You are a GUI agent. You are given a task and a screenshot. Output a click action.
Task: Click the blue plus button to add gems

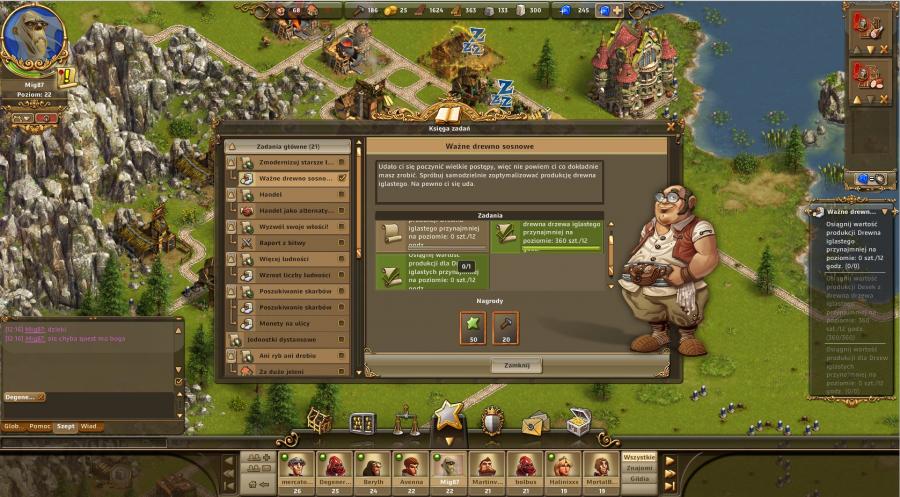click(x=616, y=10)
